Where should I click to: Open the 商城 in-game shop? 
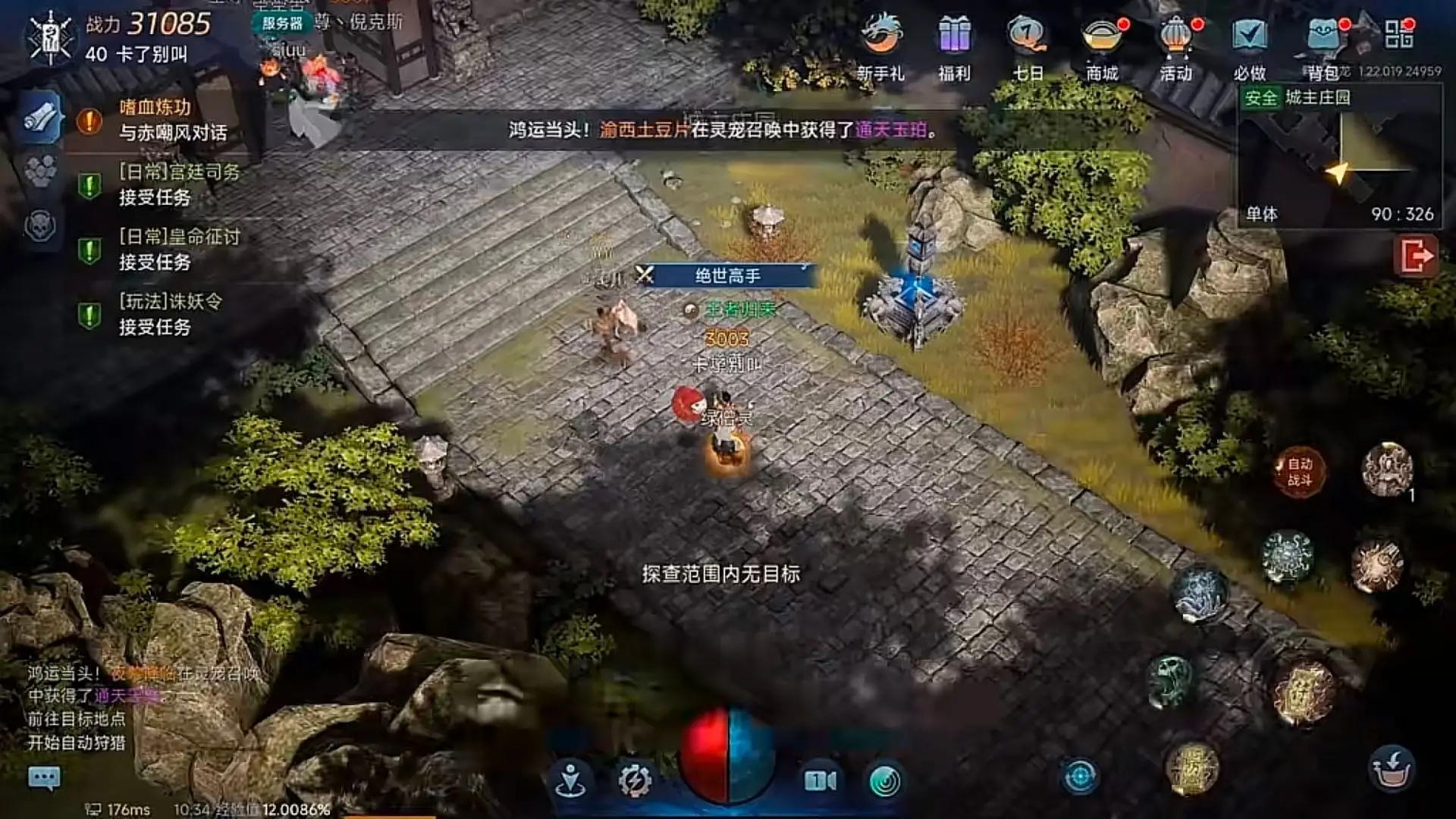tap(1100, 42)
